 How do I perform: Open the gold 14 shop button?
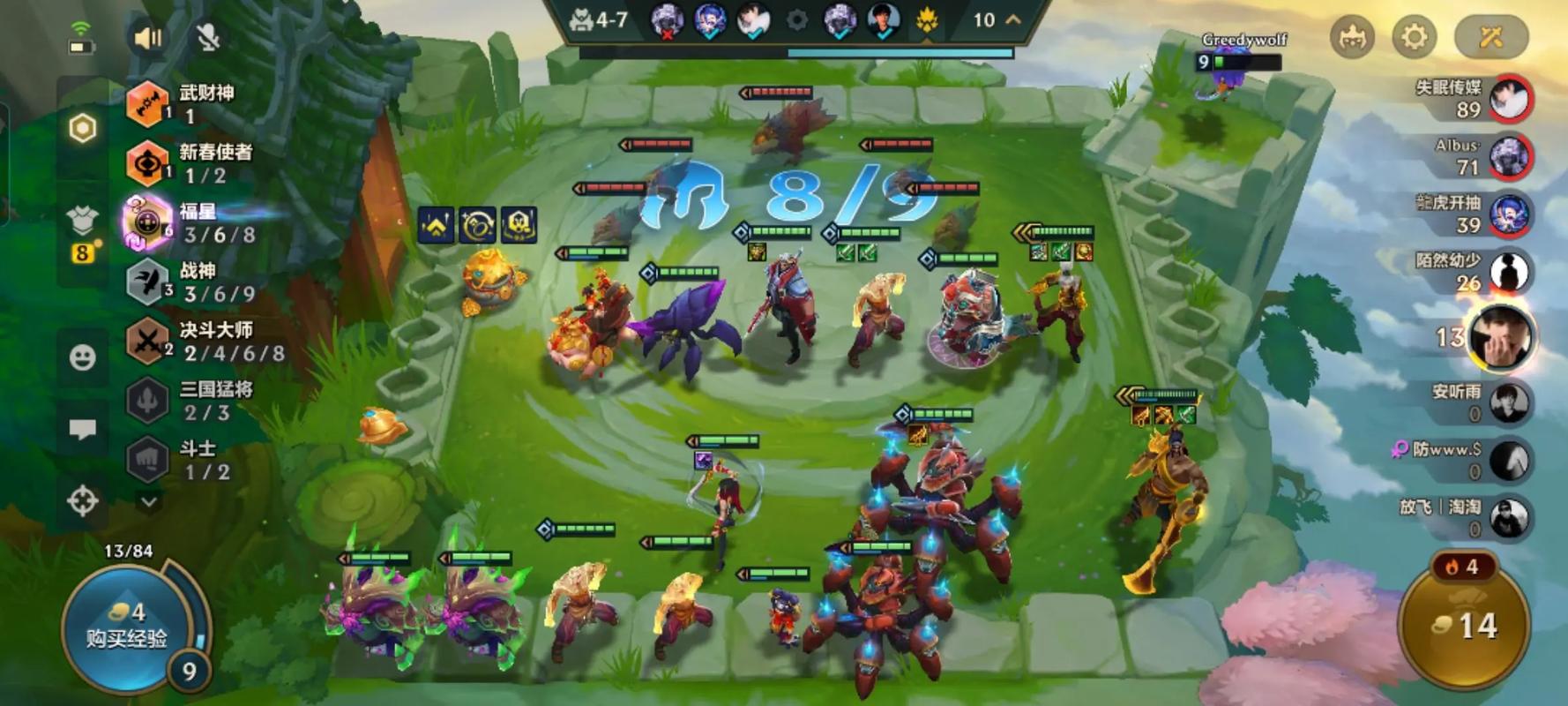pyautogui.click(x=1465, y=627)
